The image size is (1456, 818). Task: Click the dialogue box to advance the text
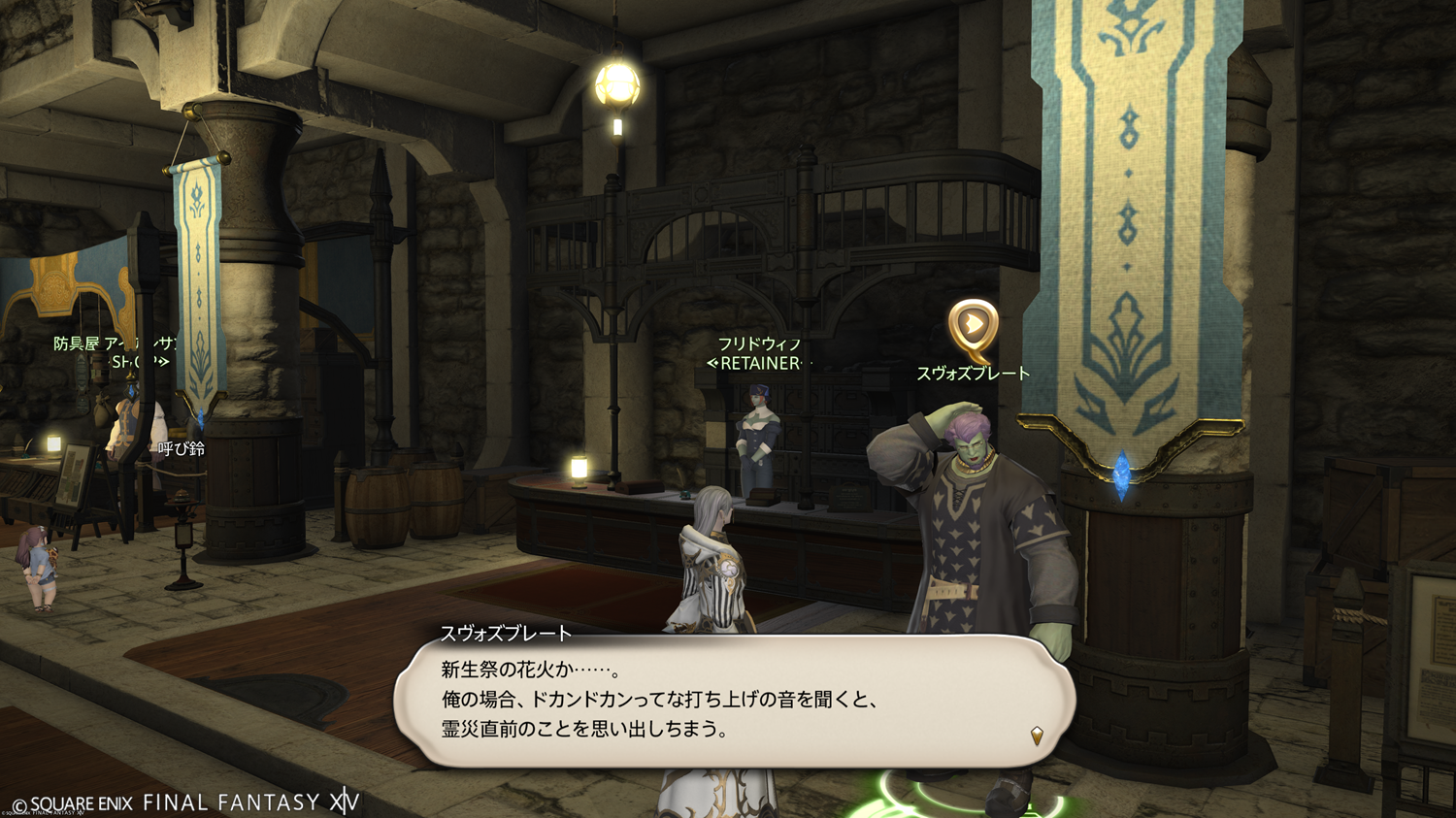tap(734, 701)
